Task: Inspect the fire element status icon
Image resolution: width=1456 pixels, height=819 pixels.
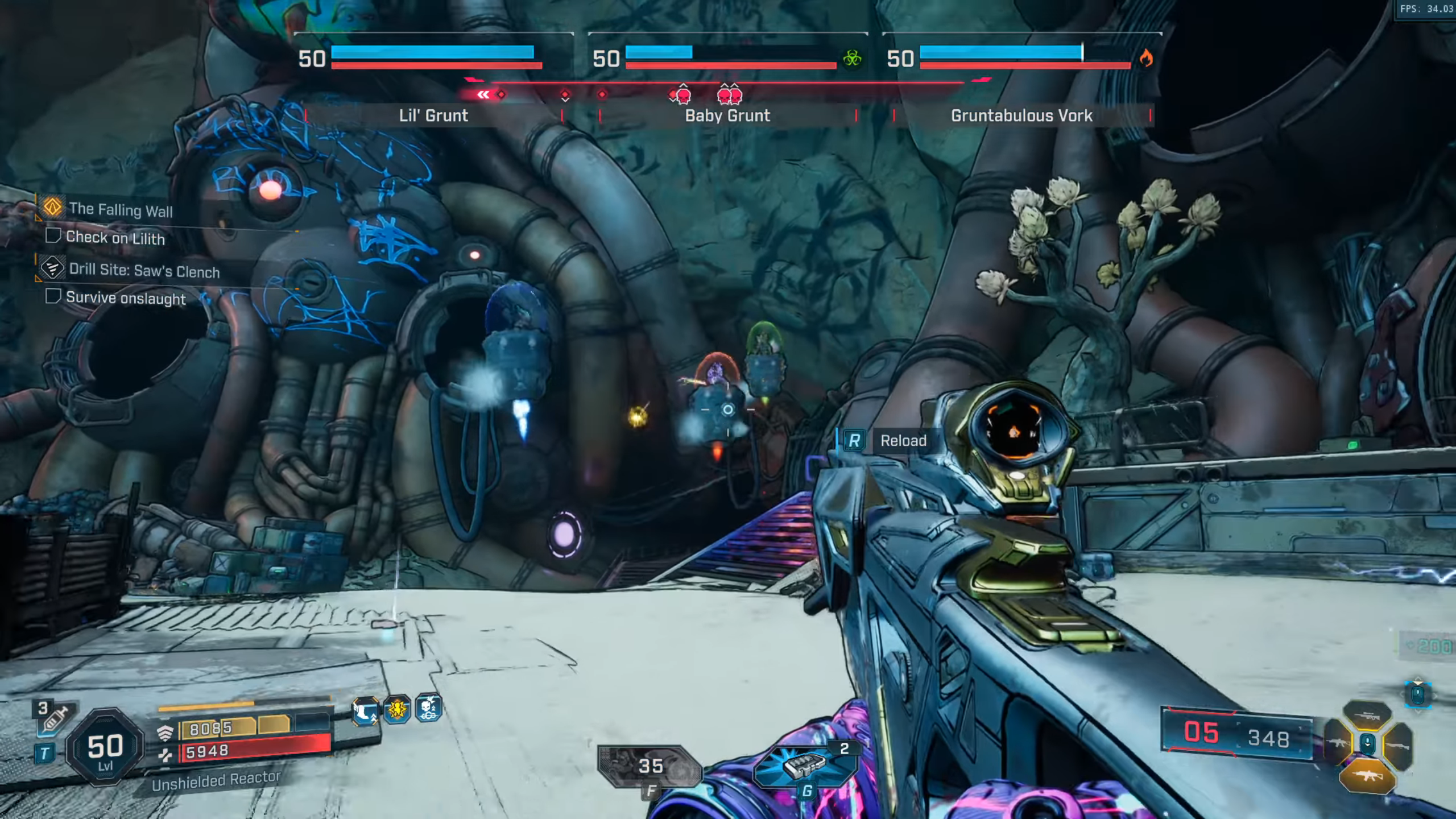Action: point(1146,58)
